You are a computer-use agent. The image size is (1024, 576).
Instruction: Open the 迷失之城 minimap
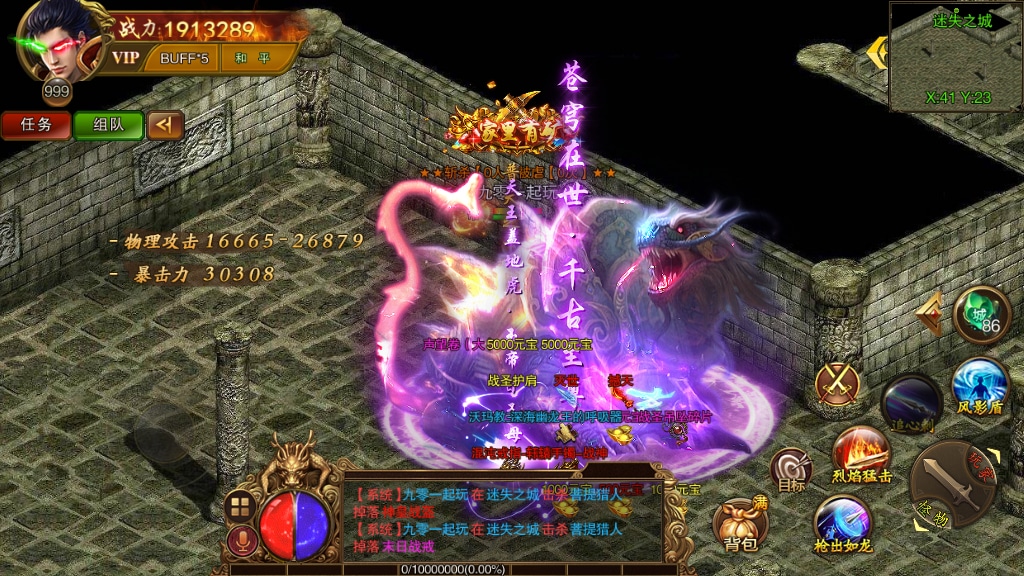[956, 58]
